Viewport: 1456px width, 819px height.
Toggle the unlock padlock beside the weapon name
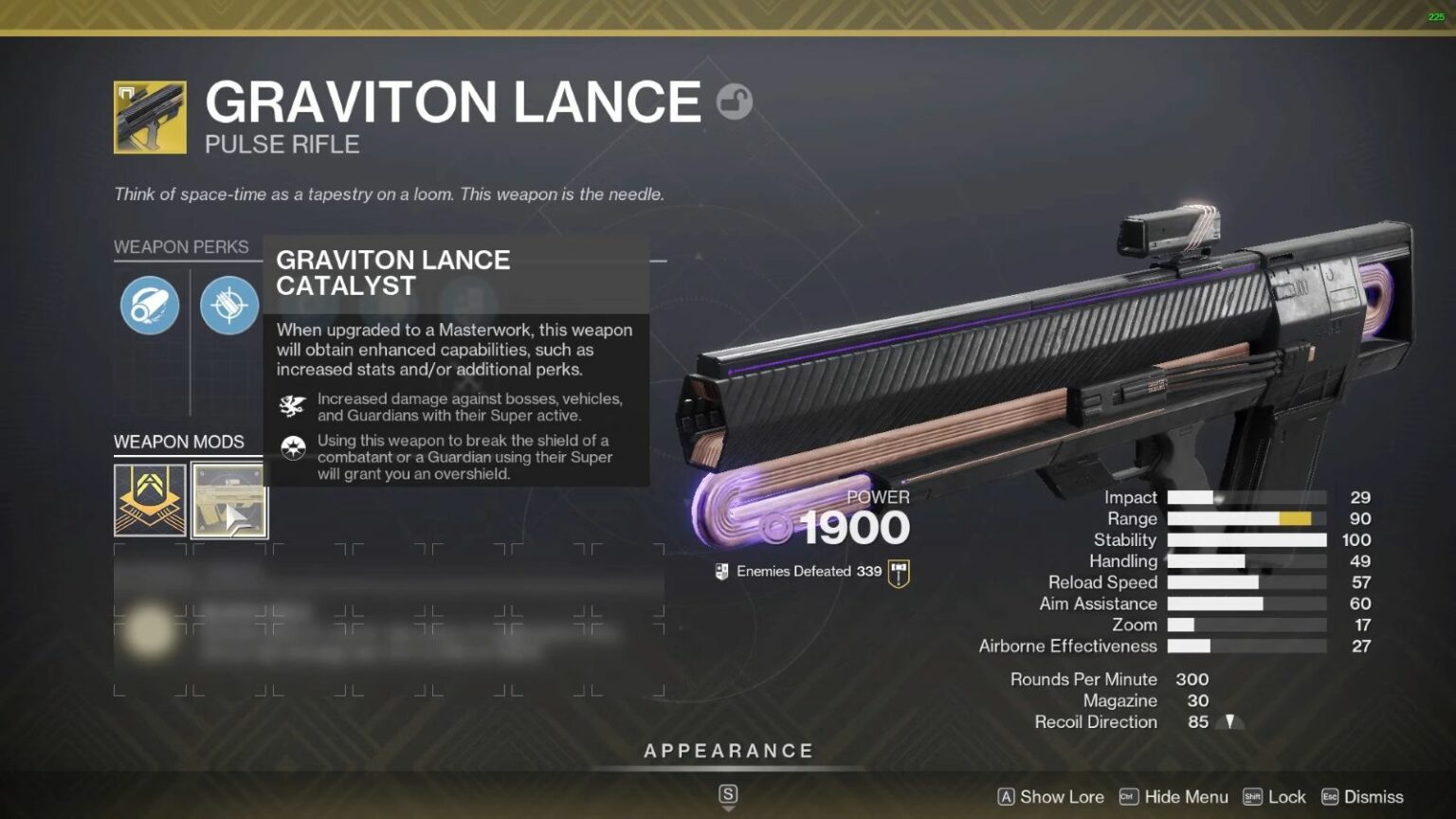(x=735, y=101)
